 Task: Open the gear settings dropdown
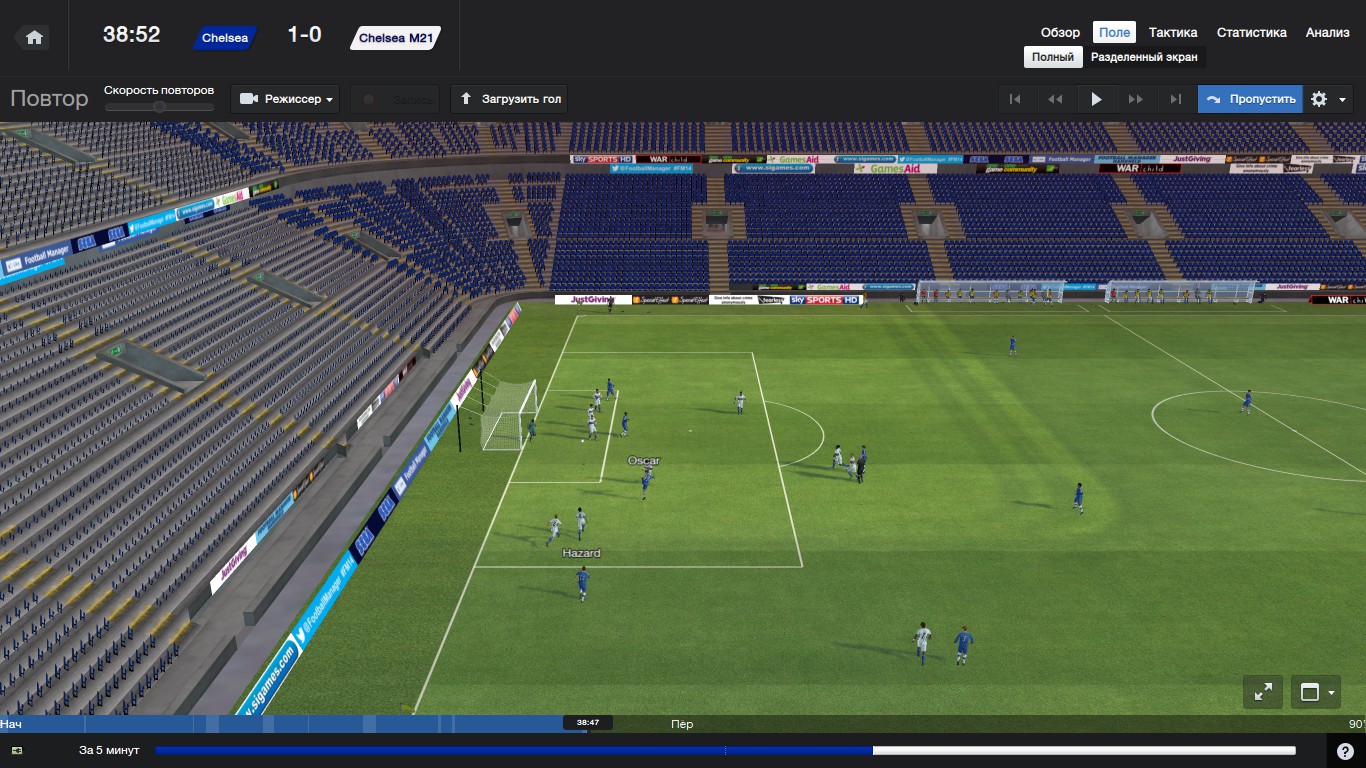(x=1330, y=99)
